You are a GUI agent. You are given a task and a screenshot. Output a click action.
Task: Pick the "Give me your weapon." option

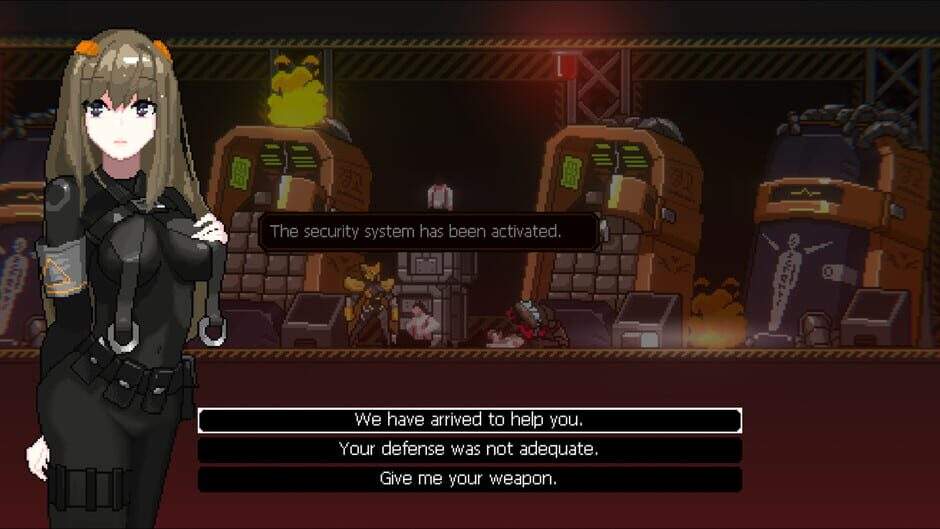(x=469, y=479)
